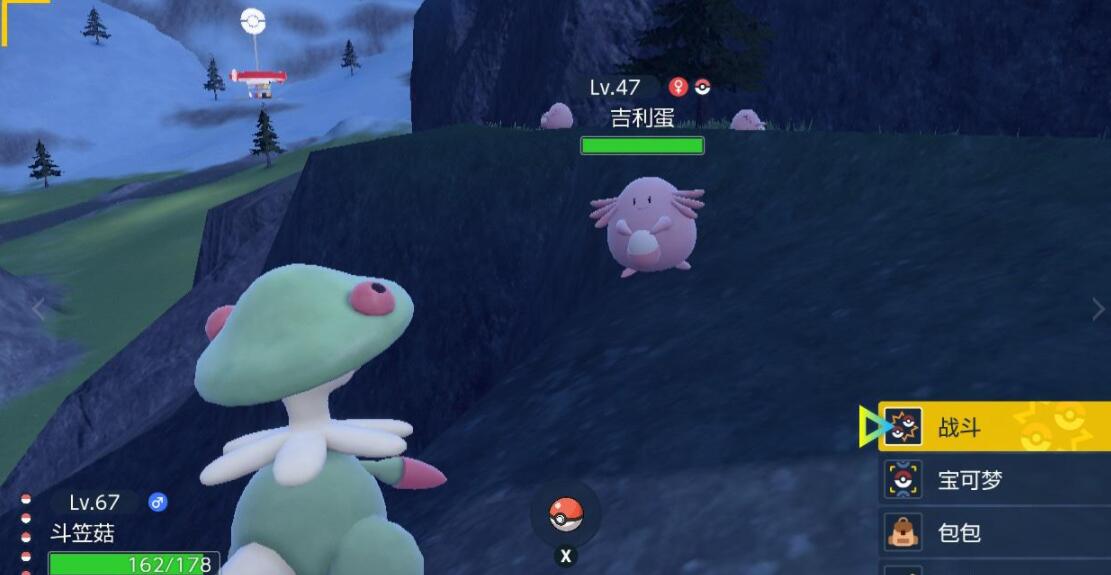Click the right arrow at screen edge
The width and height of the screenshot is (1111, 575).
click(1098, 309)
